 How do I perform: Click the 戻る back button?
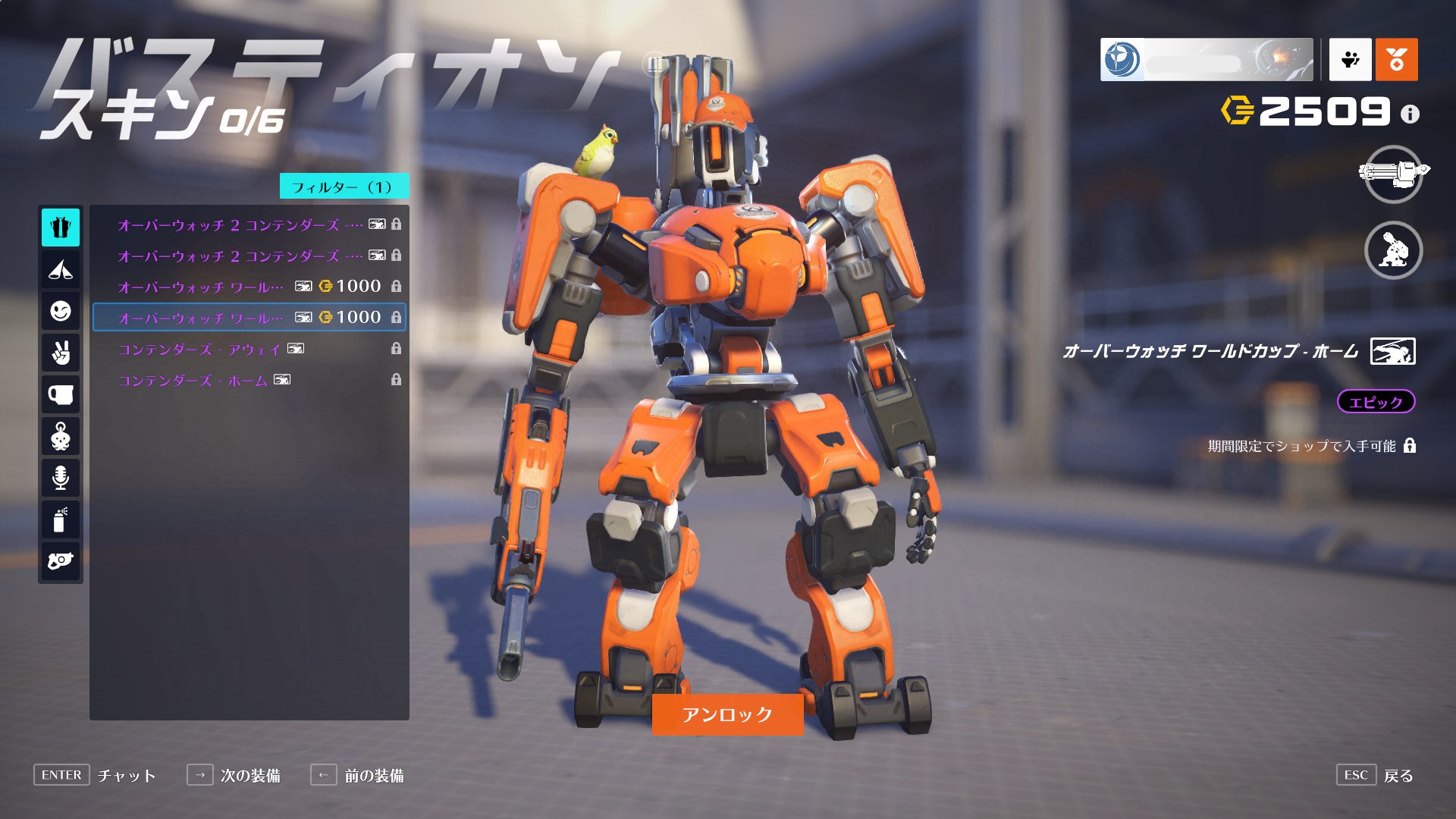(x=1397, y=776)
